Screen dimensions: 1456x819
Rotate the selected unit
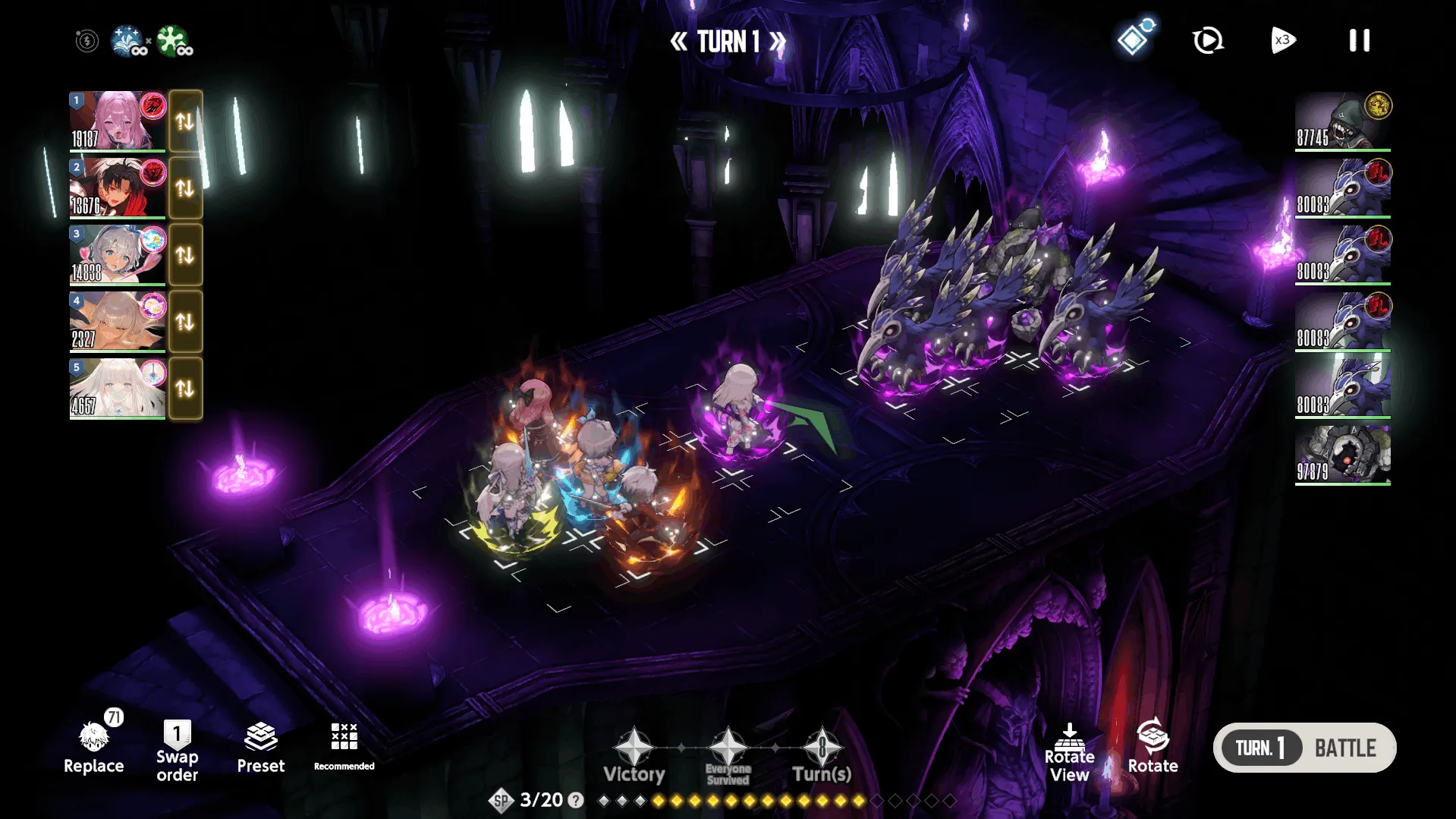1153,746
